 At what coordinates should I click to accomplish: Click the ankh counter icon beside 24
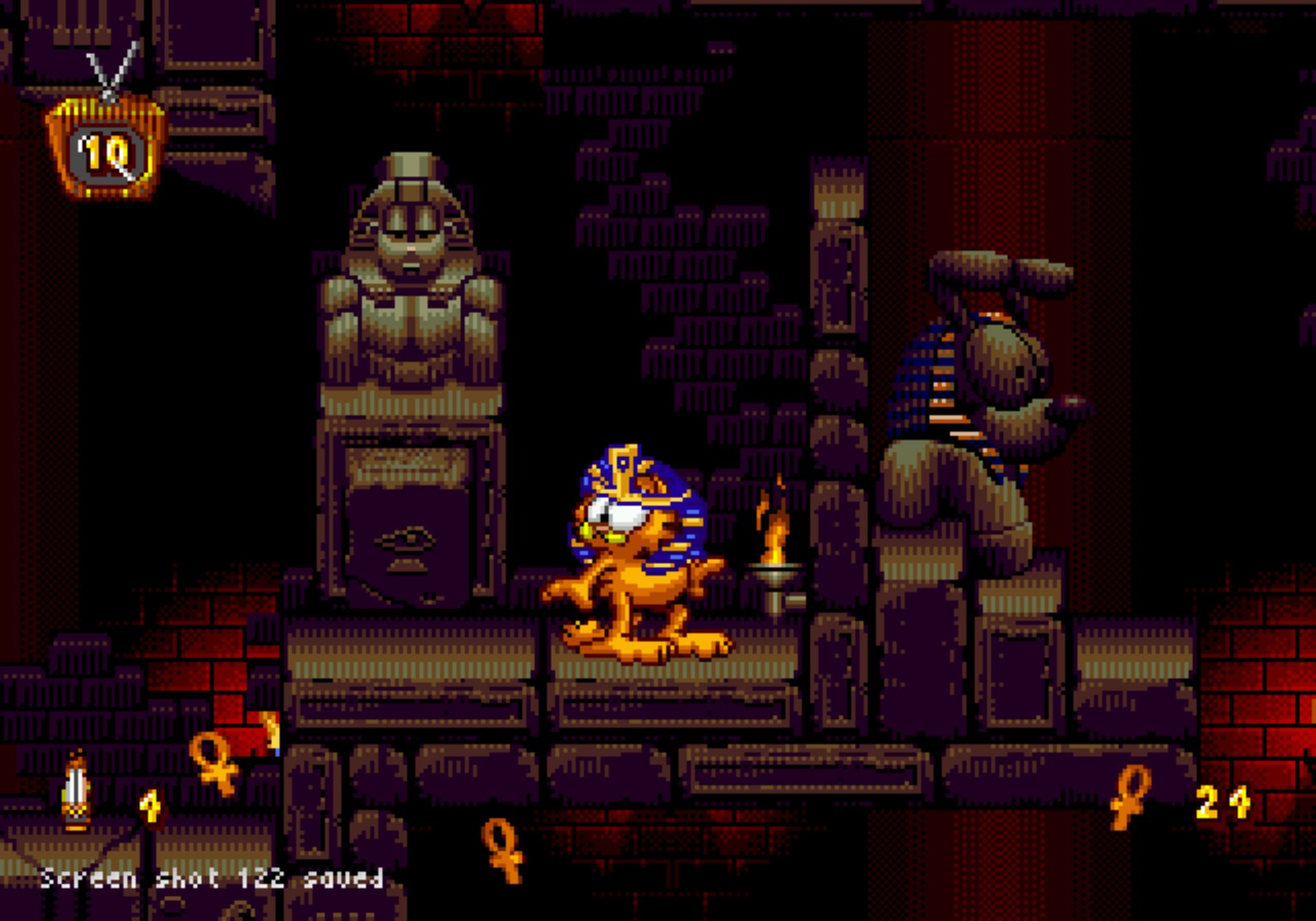pyautogui.click(x=1130, y=797)
